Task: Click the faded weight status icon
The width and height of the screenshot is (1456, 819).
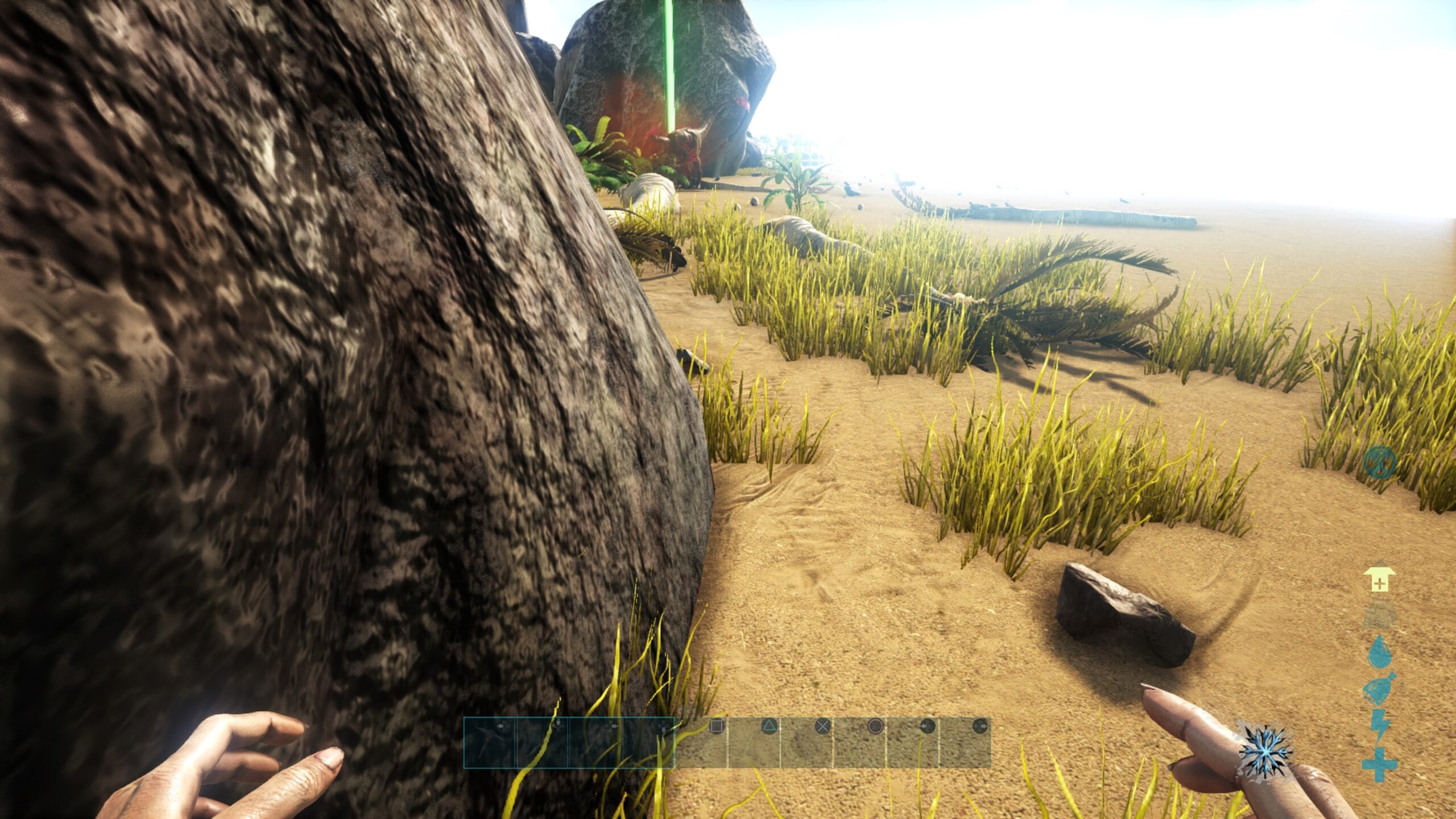Action: [1379, 614]
